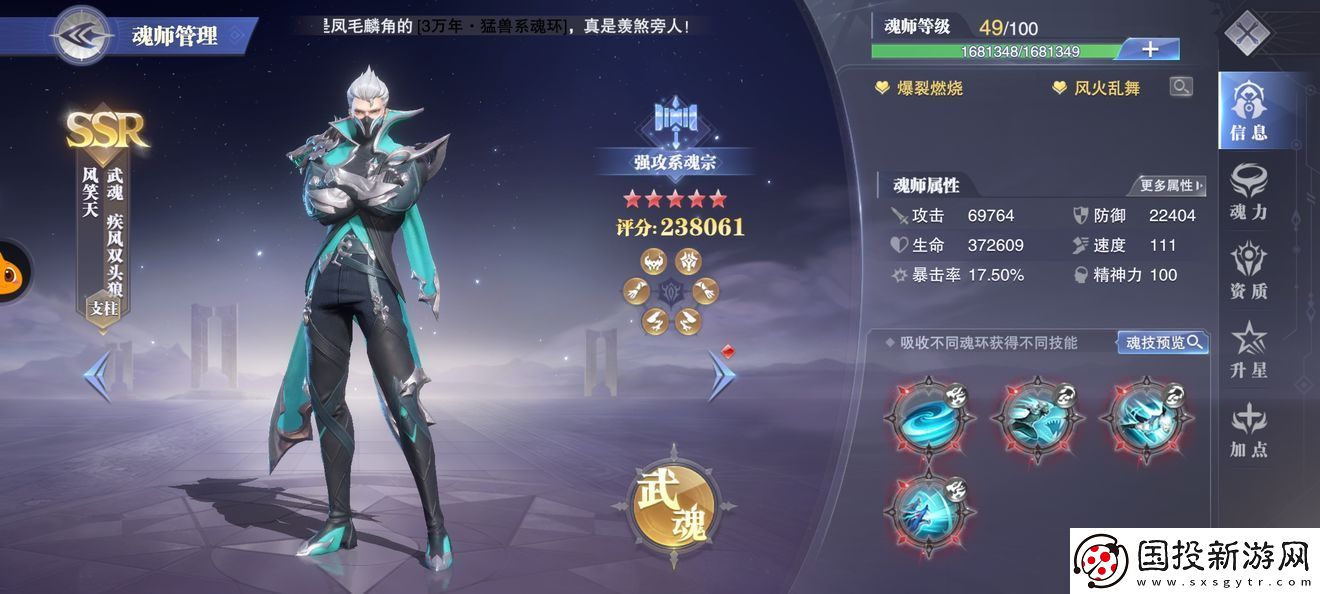Open the 资质 tab

(x=1248, y=271)
